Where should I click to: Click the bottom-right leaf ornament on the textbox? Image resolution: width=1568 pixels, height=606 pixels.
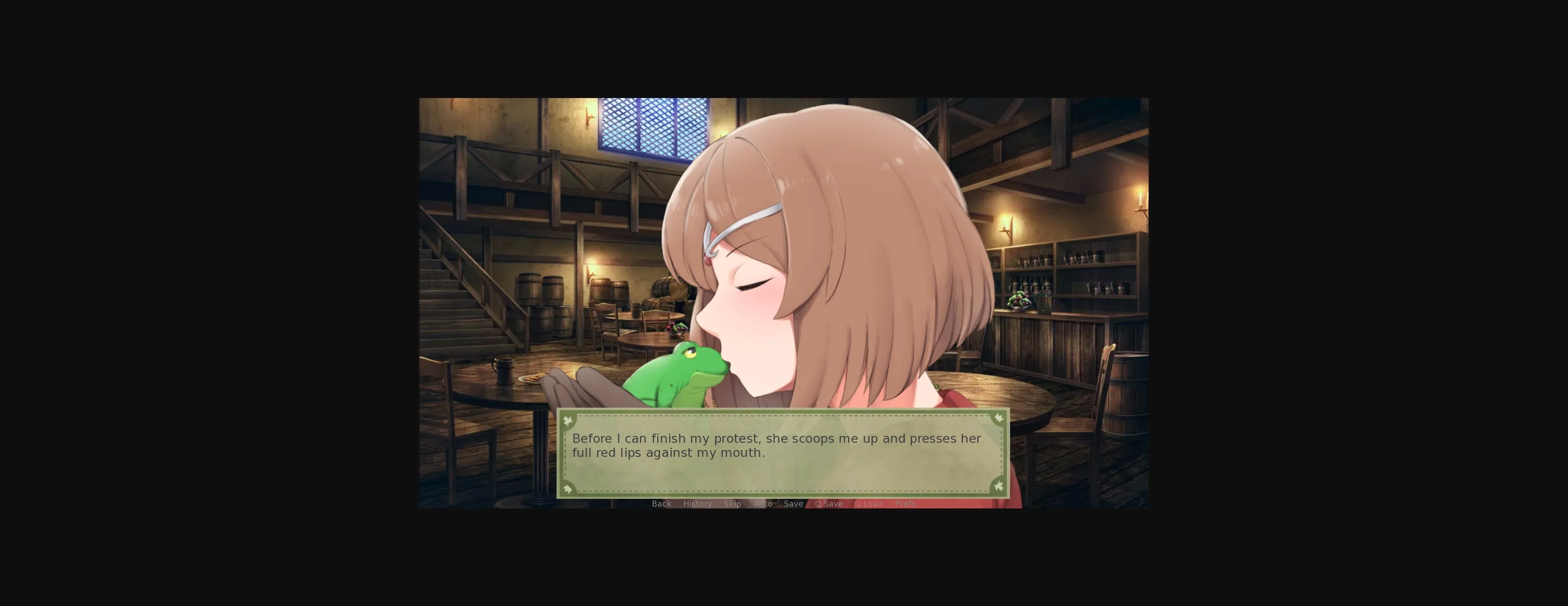(x=998, y=488)
